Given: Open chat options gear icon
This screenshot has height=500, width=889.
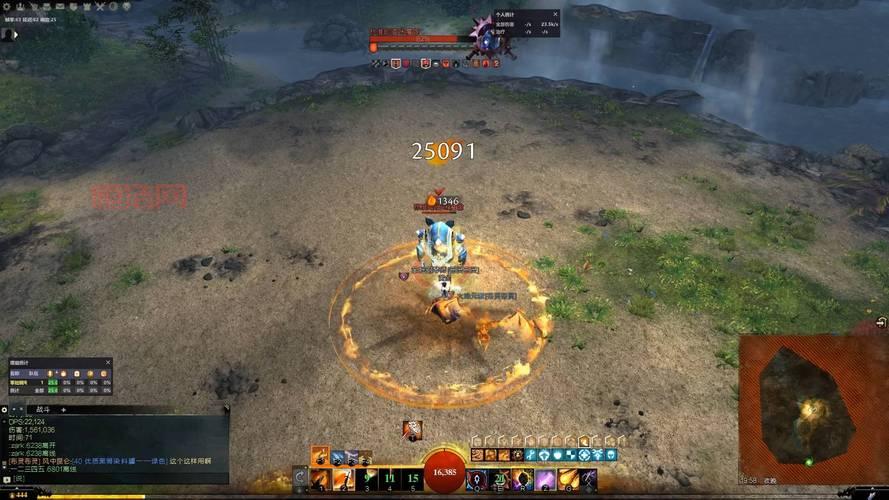Looking at the screenshot, I should point(6,410).
